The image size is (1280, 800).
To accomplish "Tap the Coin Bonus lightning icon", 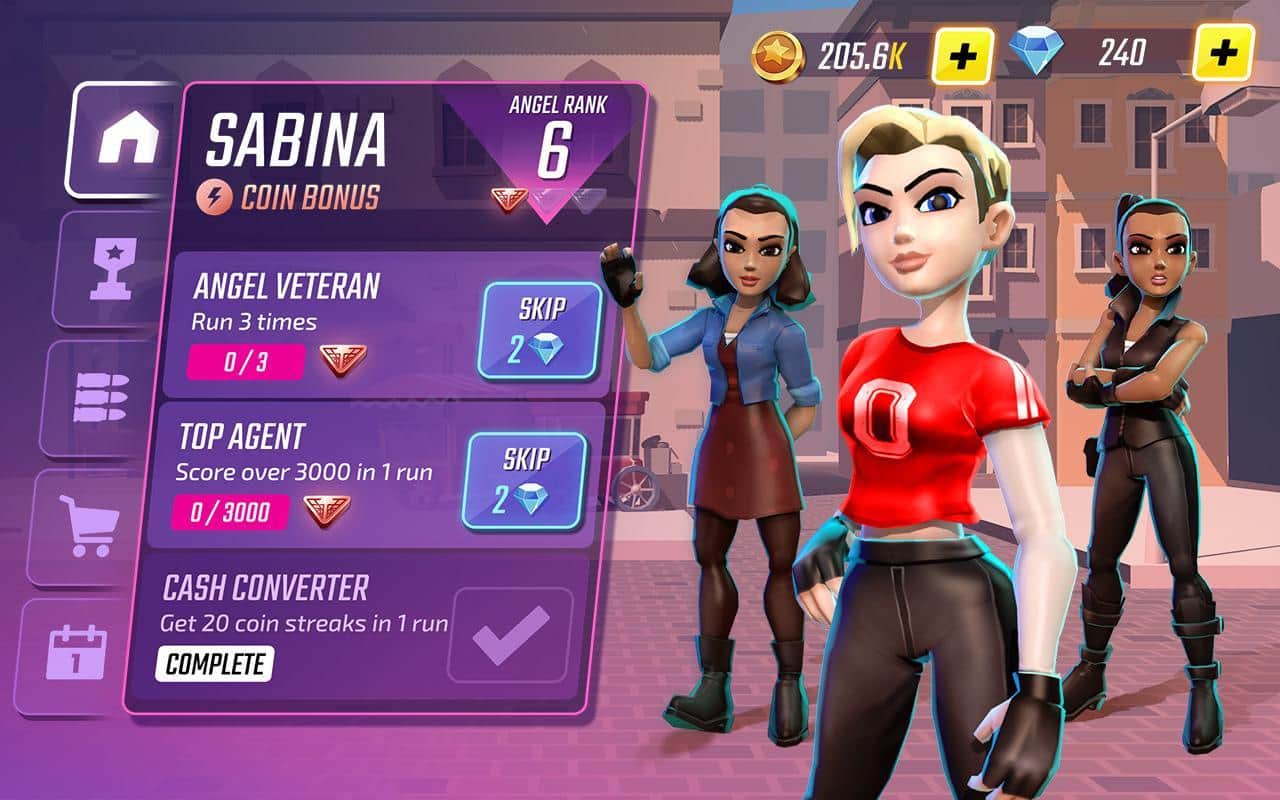I will click(216, 197).
